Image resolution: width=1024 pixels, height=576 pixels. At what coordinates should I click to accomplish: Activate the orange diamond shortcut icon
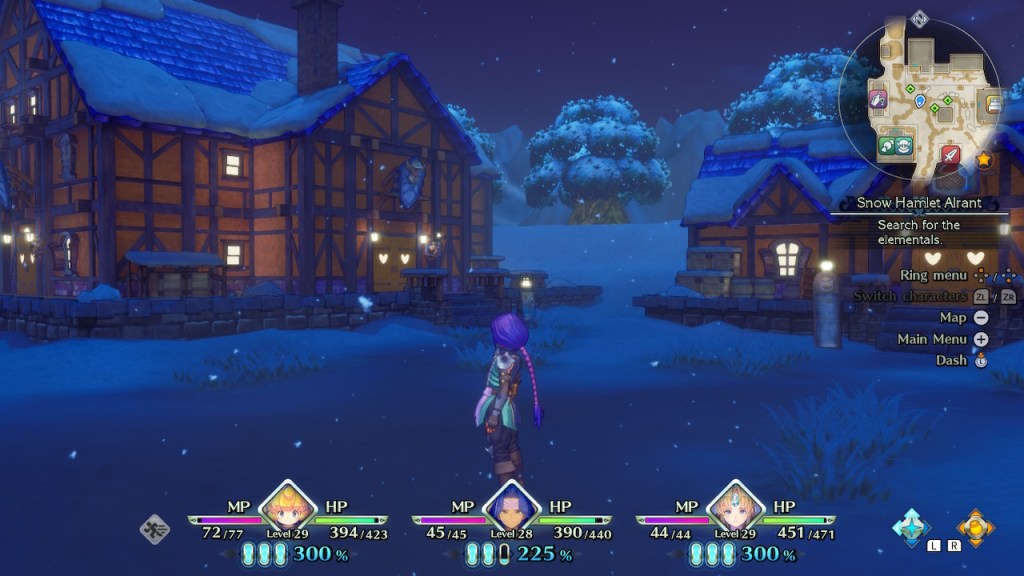974,526
